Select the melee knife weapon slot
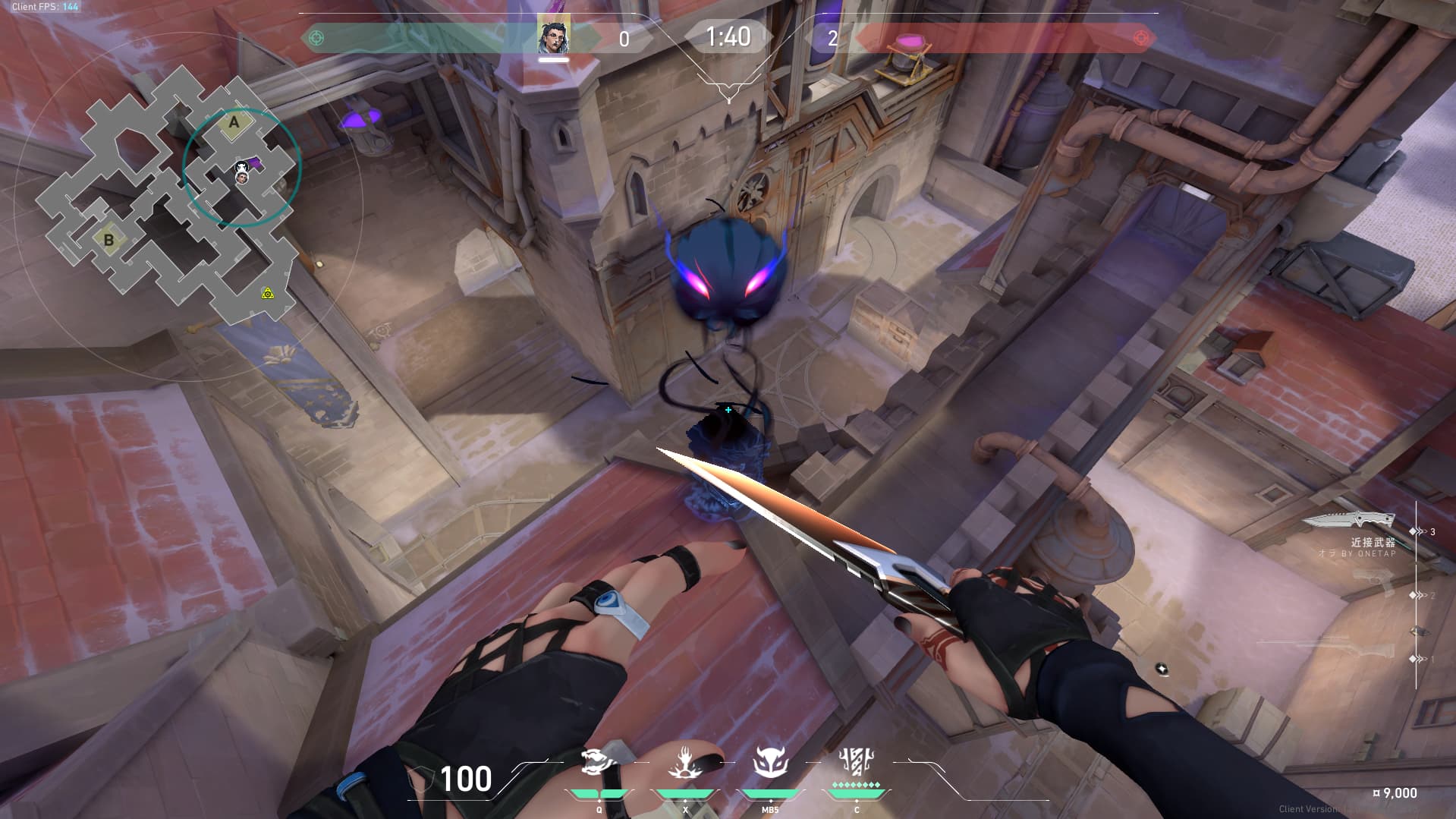 click(x=1349, y=521)
